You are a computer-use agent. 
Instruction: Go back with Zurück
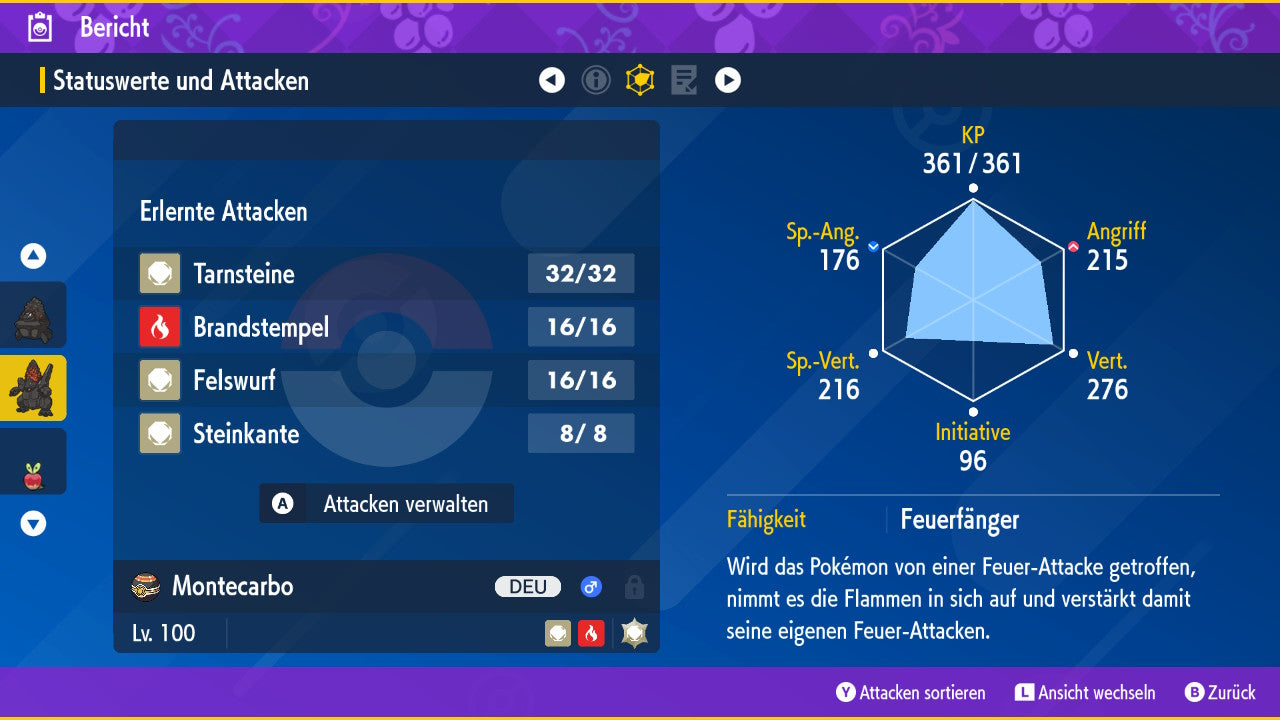tap(1220, 693)
